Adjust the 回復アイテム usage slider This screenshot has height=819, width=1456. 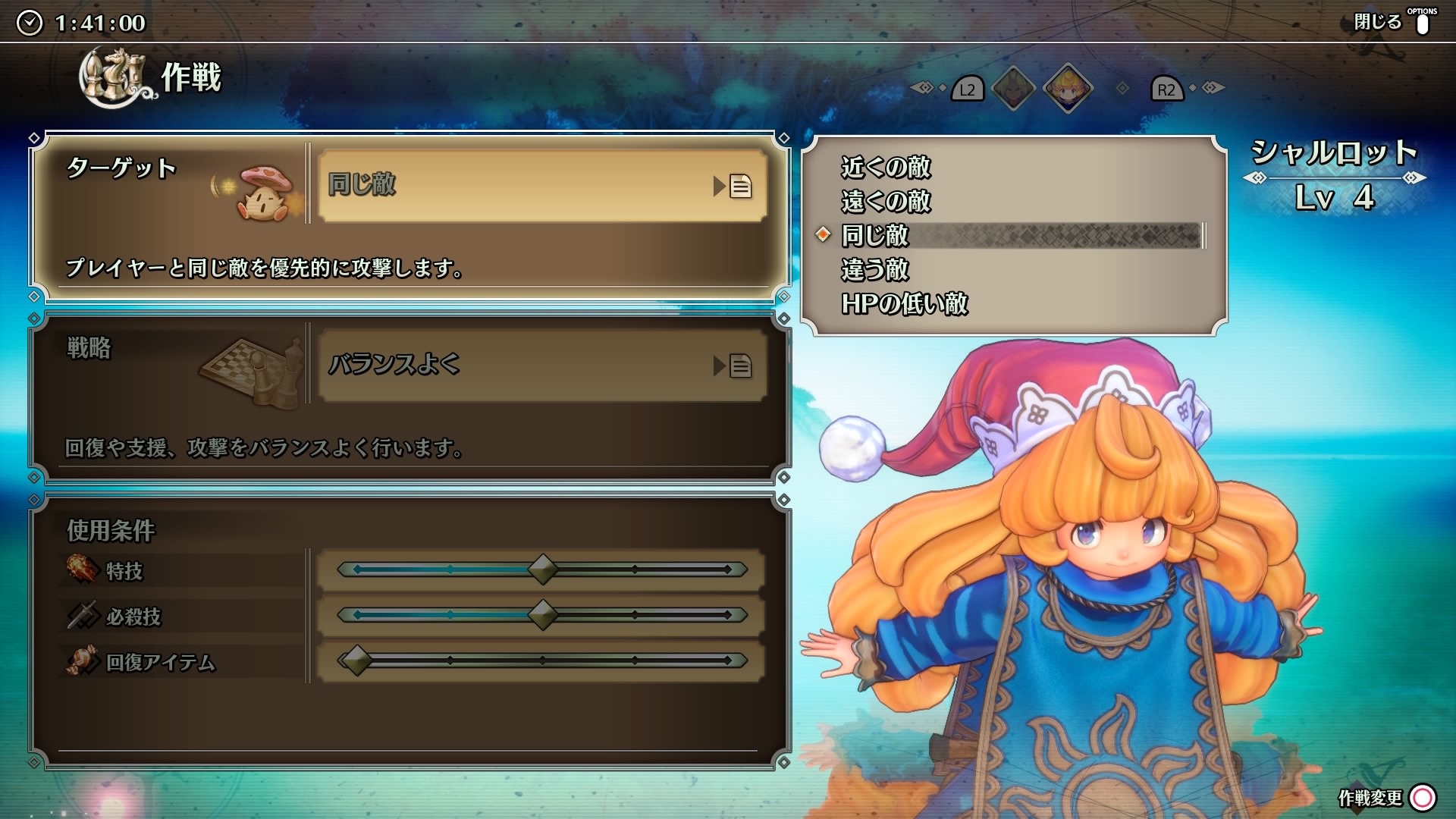pyautogui.click(x=356, y=661)
